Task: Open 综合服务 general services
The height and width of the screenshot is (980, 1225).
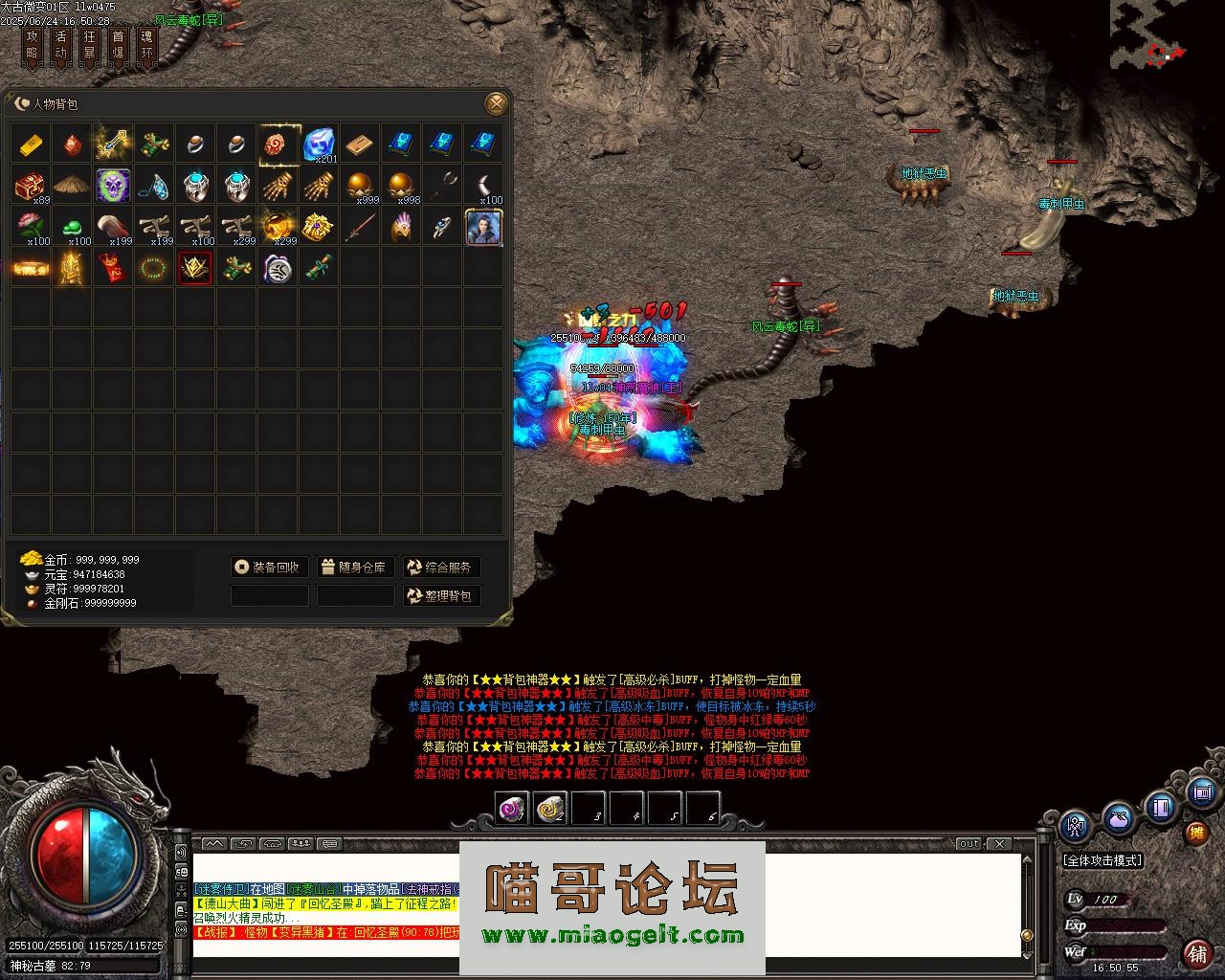Action: (441, 568)
